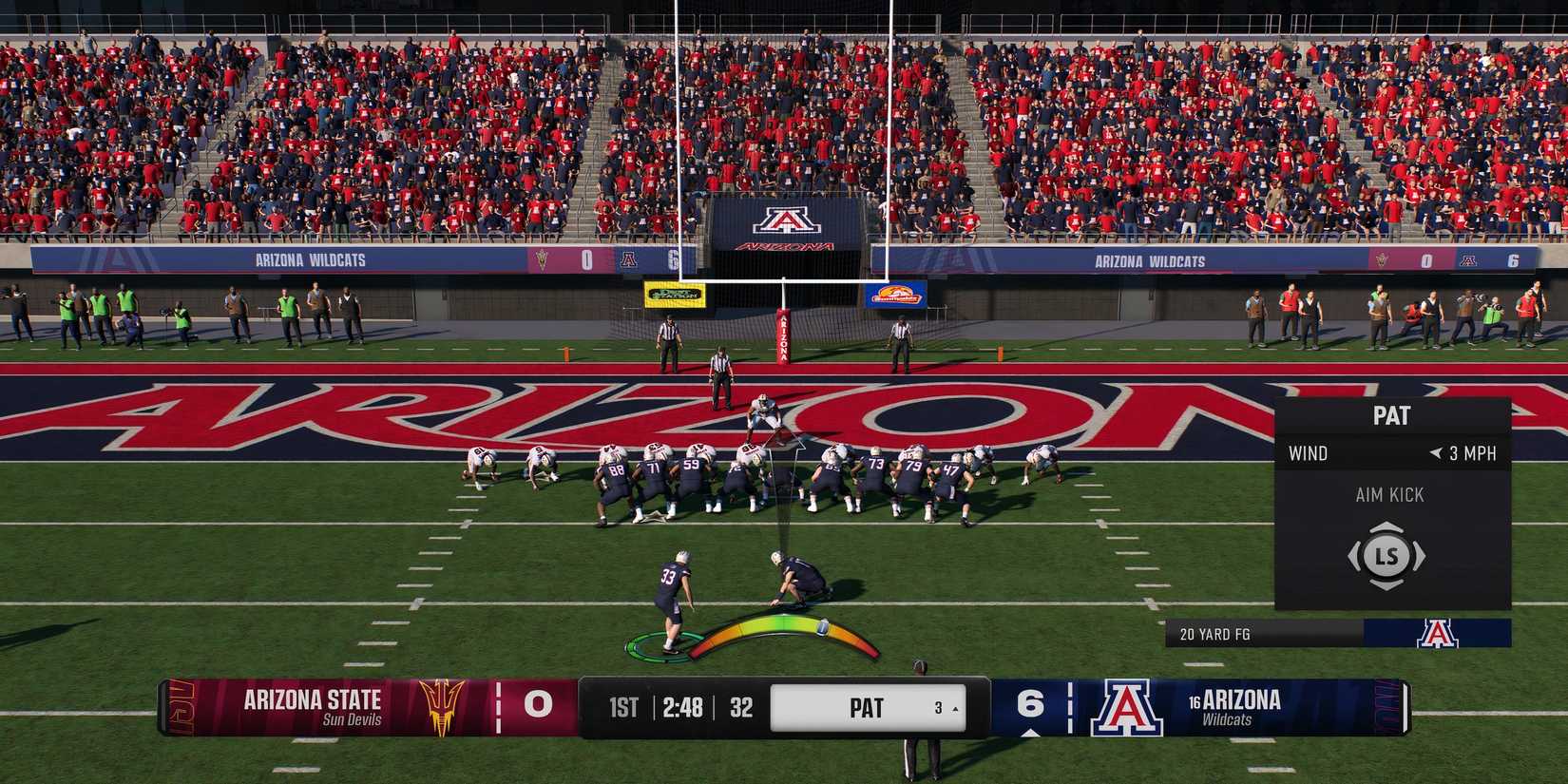Image resolution: width=1568 pixels, height=784 pixels.
Task: Click the Arizona A logo above the tunnel
Action: pos(787,220)
